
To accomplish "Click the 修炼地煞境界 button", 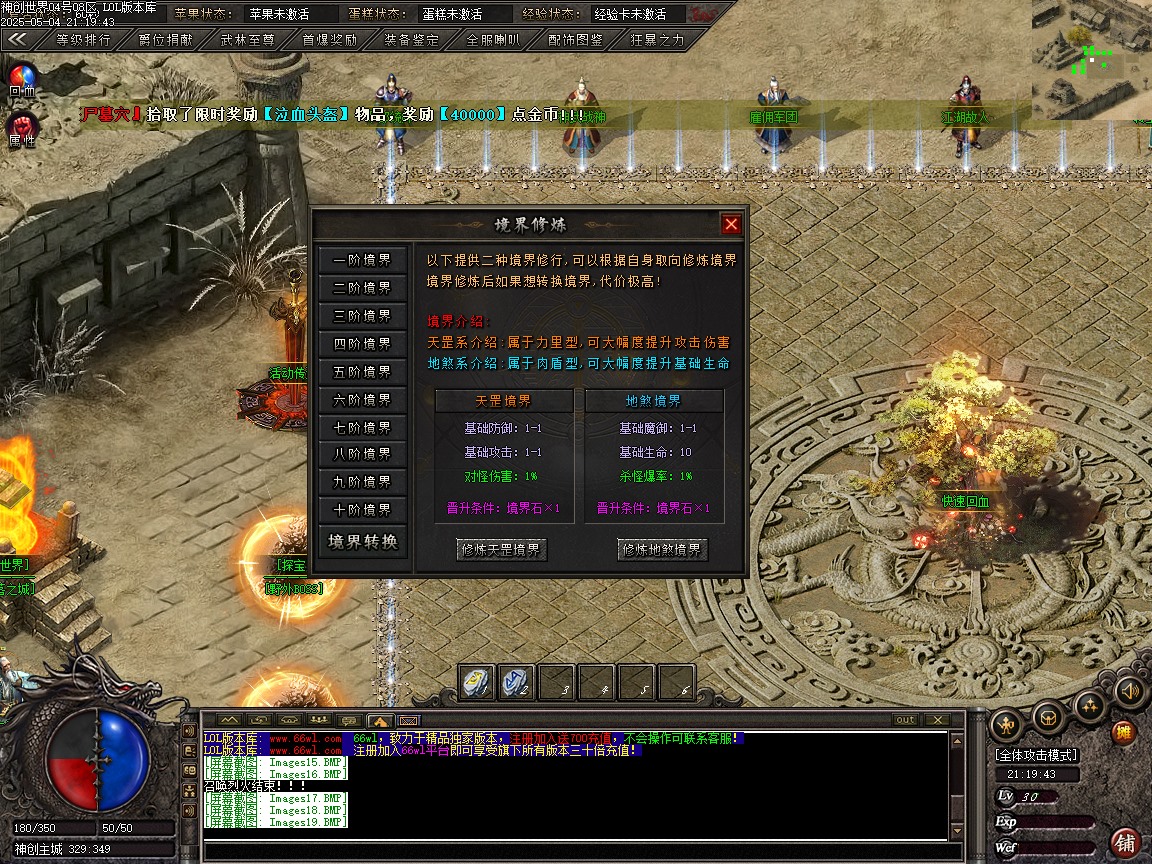I will pyautogui.click(x=663, y=550).
